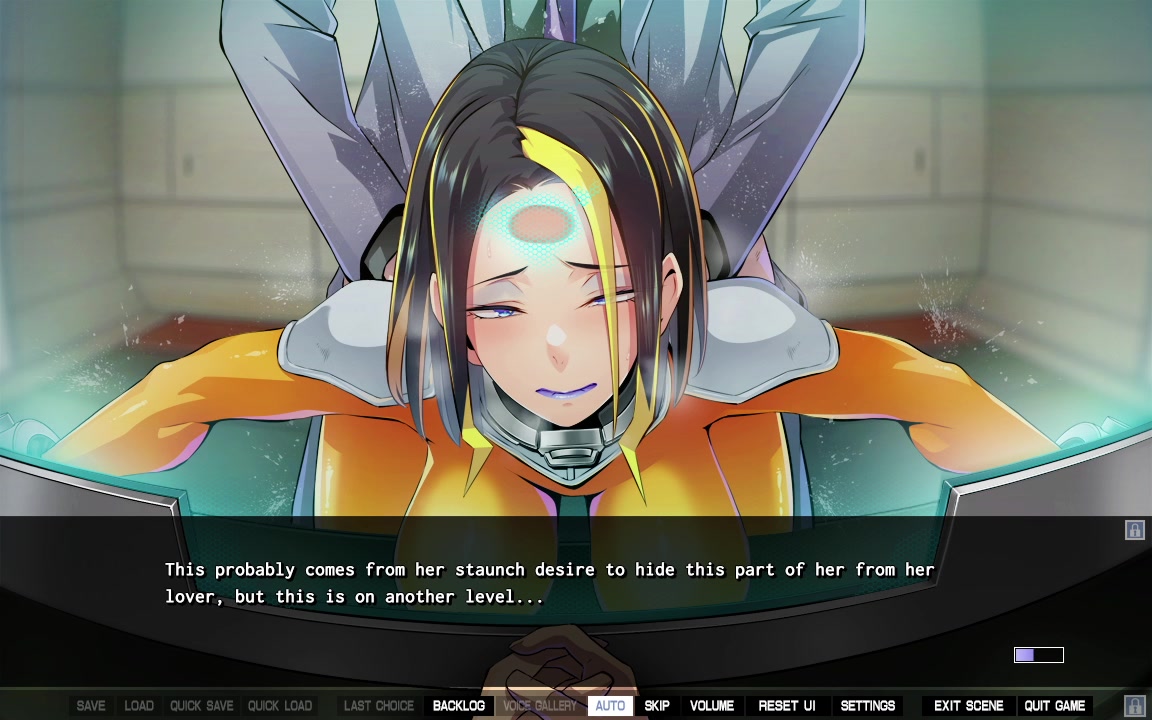
Task: Toggle the lock icon beside Quit Game
Action: pos(1134,706)
